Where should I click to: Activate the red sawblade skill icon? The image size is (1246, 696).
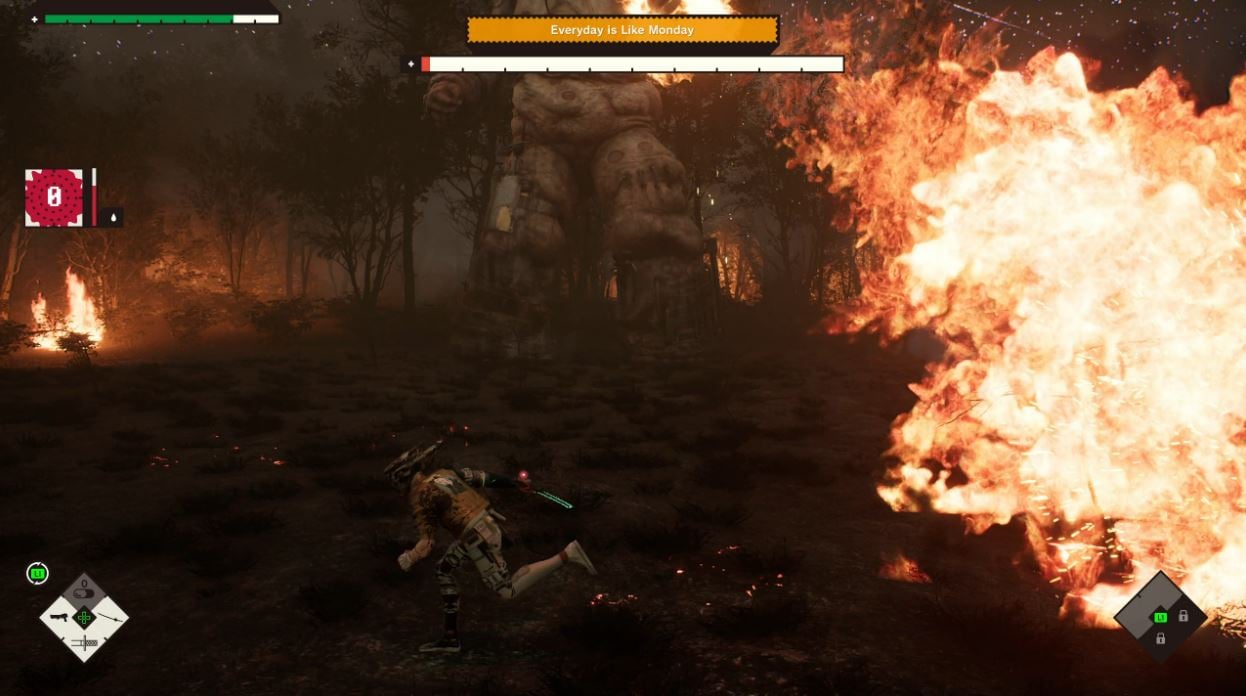[54, 197]
